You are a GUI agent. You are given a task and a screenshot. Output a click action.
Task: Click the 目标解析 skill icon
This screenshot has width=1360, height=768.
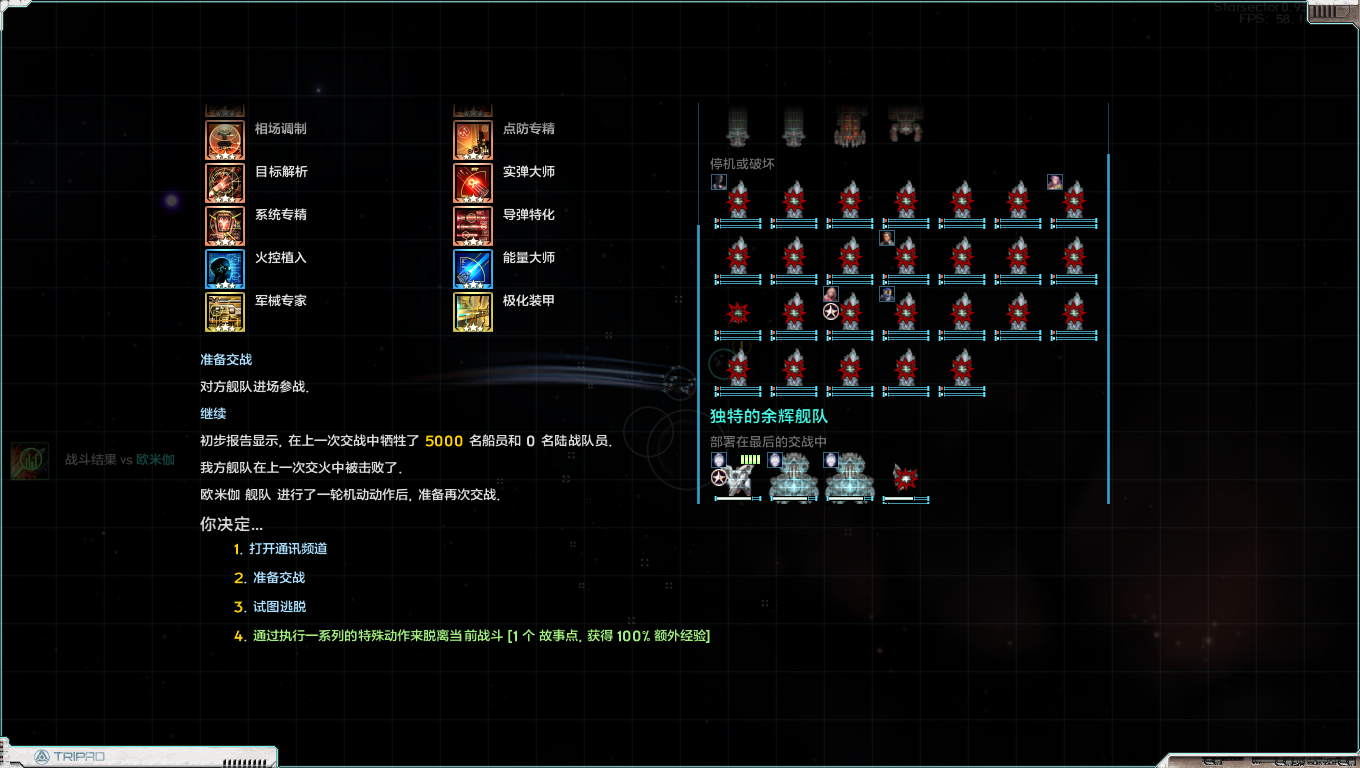click(x=224, y=182)
